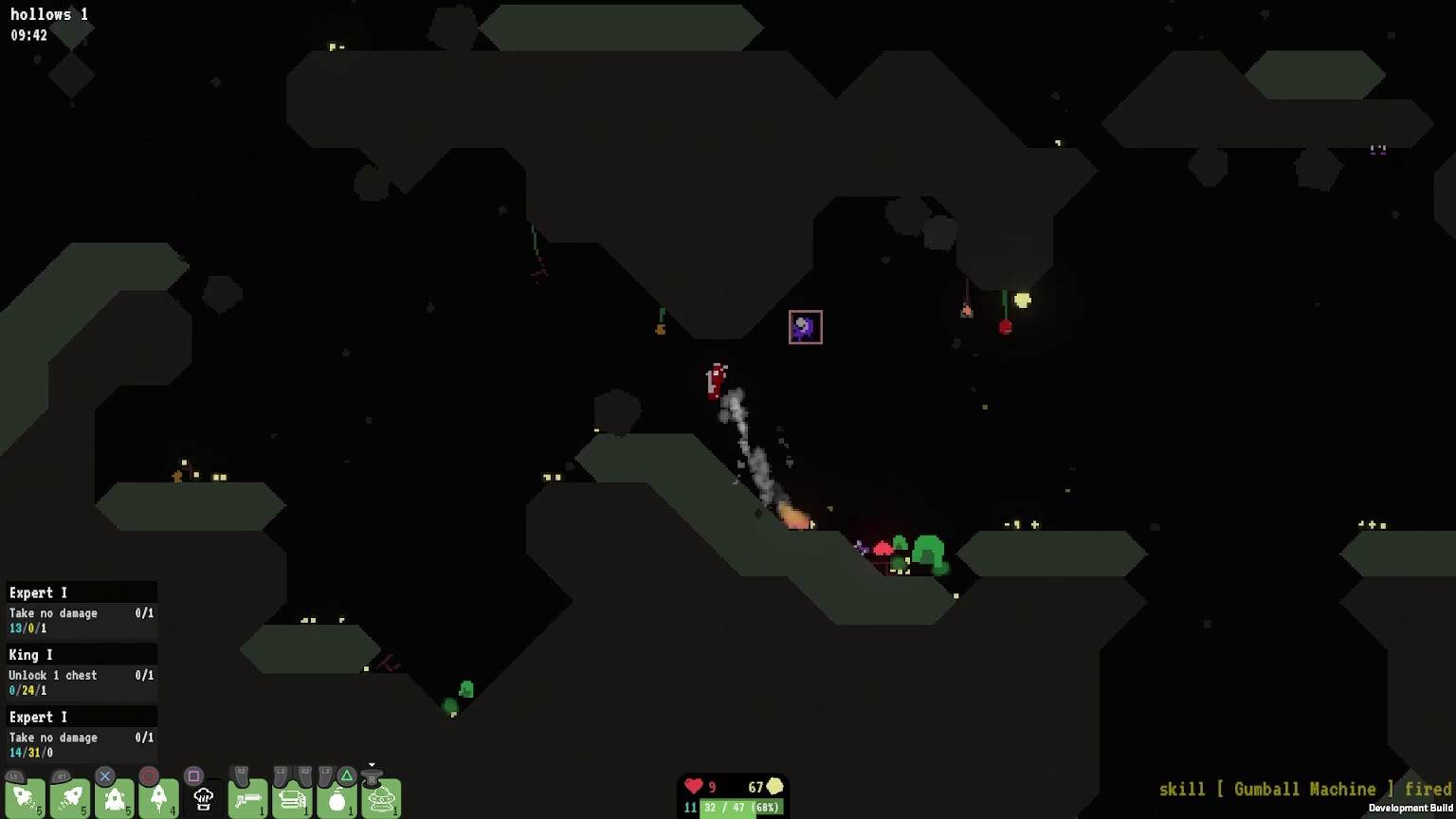Click the couch item bound to L2
The image size is (1456, 819).
[291, 798]
